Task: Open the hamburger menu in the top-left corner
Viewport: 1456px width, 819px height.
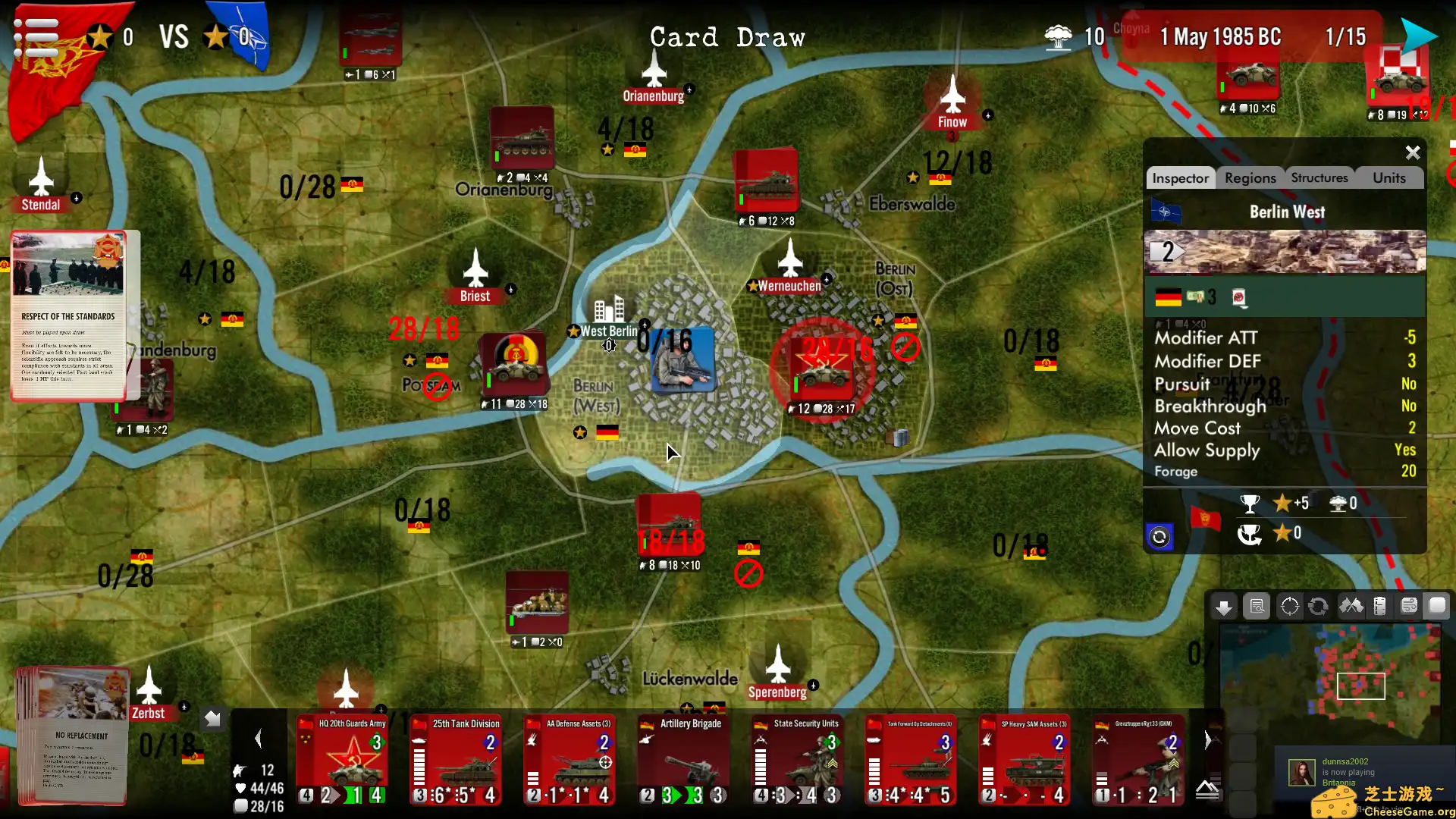Action: [34, 34]
